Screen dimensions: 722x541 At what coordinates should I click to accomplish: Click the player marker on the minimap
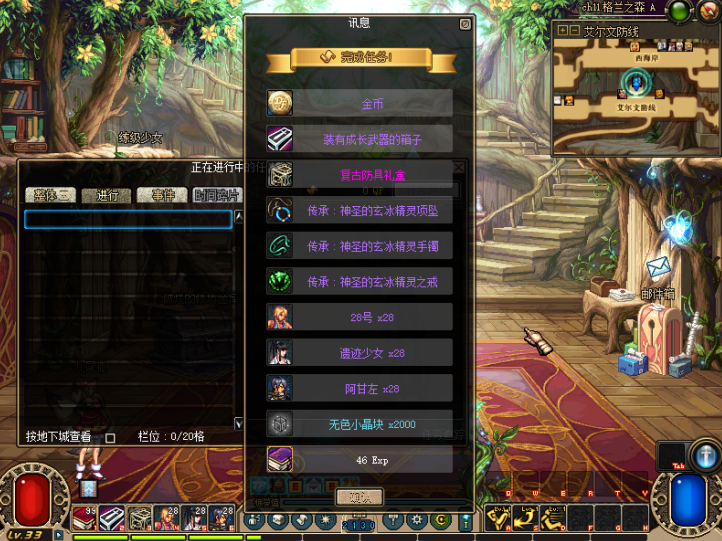636,82
